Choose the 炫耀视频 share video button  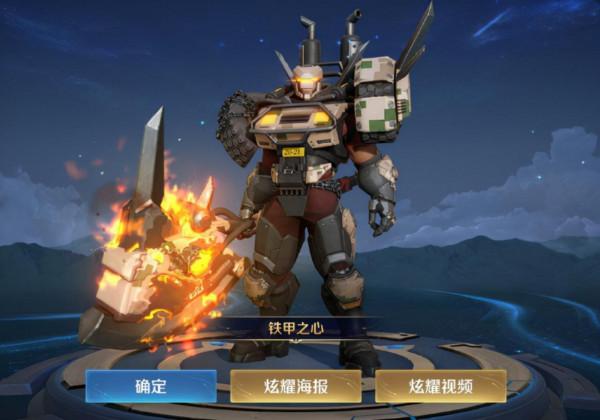[x=441, y=386]
